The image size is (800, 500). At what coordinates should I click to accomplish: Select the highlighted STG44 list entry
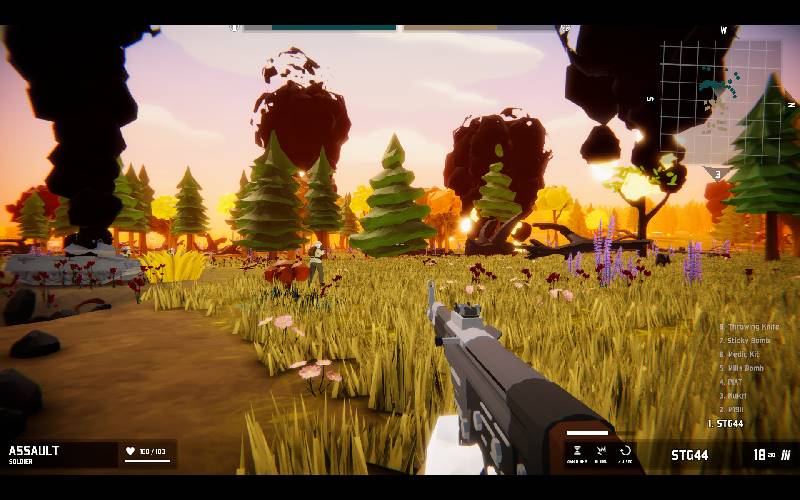728,424
